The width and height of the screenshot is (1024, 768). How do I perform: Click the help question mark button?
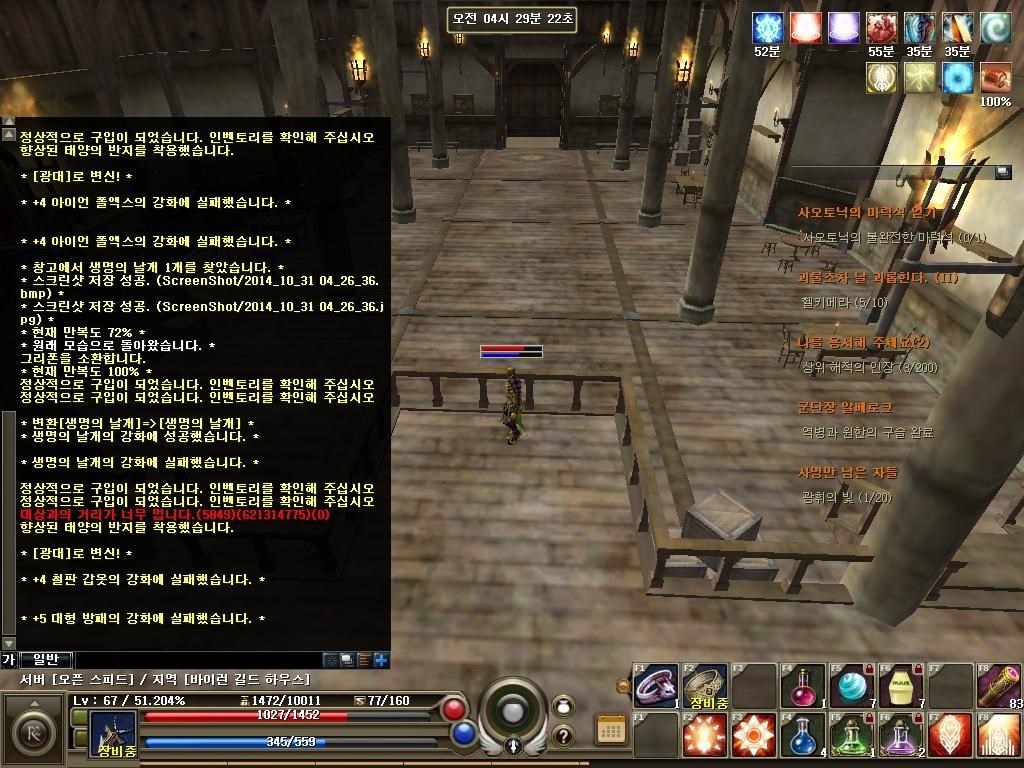pyautogui.click(x=563, y=735)
